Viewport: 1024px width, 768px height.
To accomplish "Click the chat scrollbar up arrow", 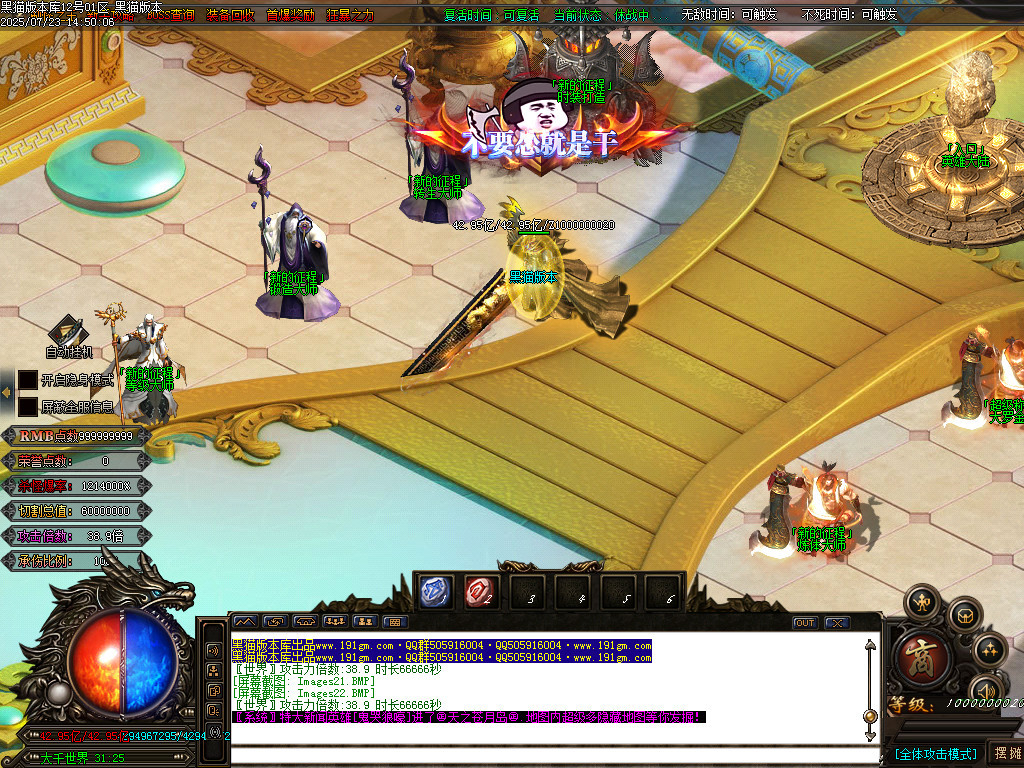I will point(870,646).
